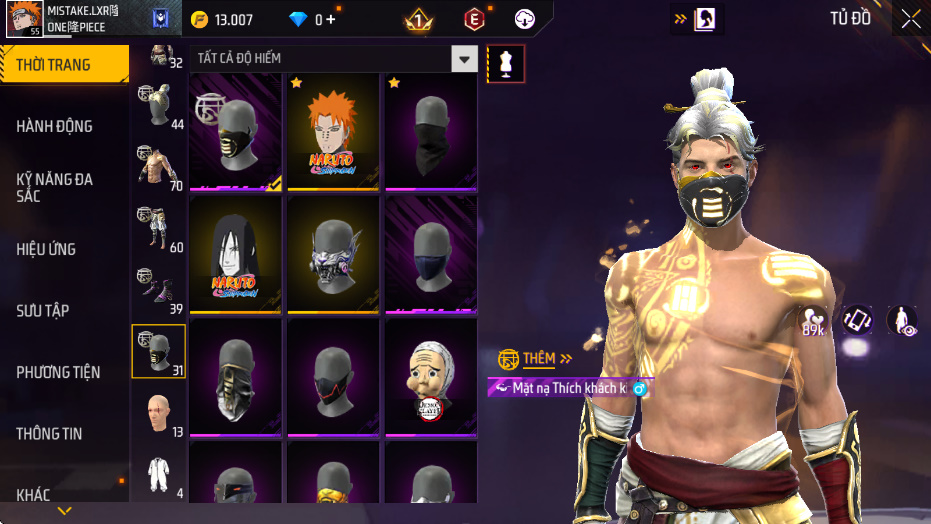
Task: Select the HIỆU ỨNG tab
Action: [x=47, y=249]
